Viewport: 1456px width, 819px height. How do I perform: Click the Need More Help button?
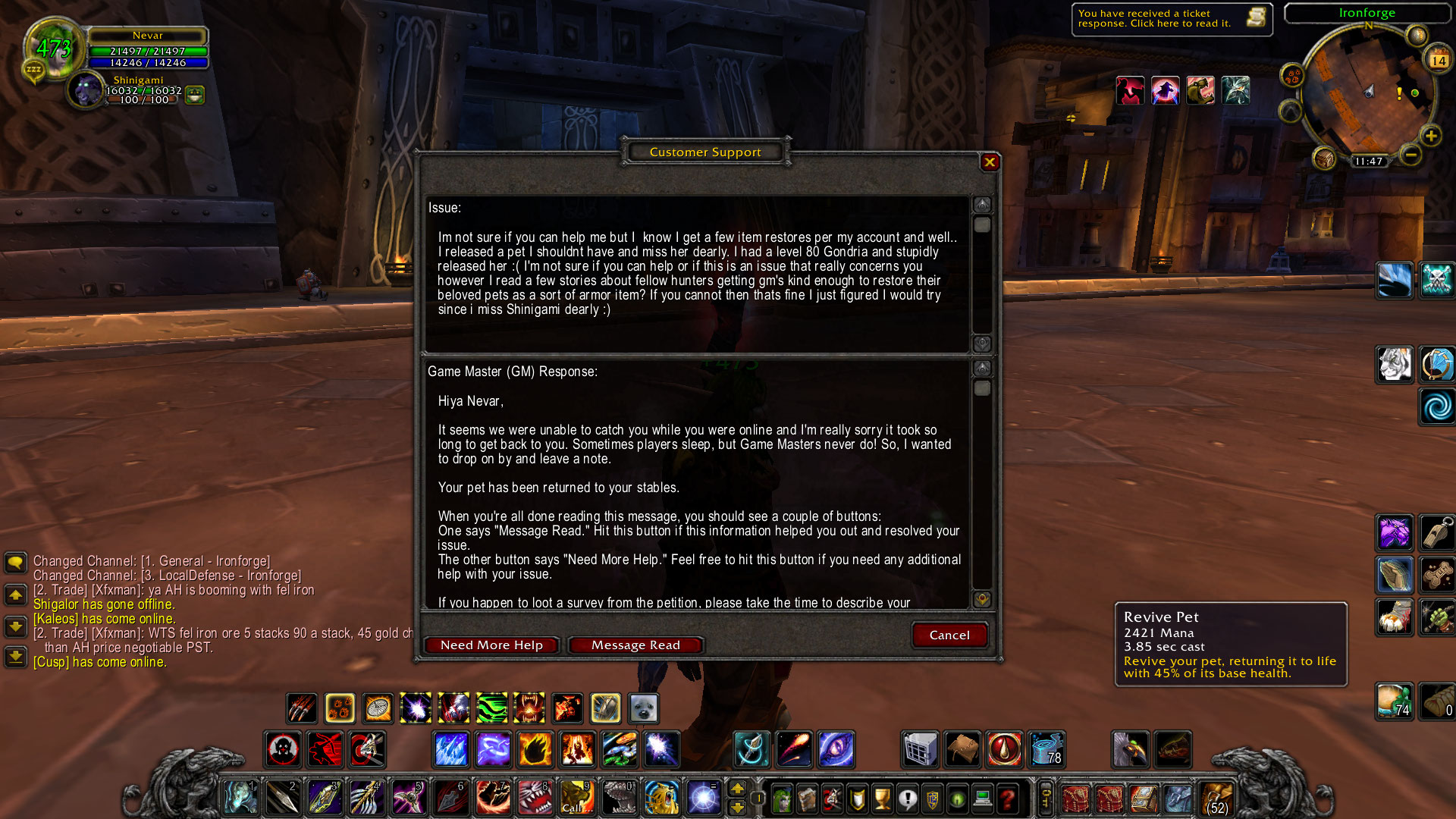491,645
